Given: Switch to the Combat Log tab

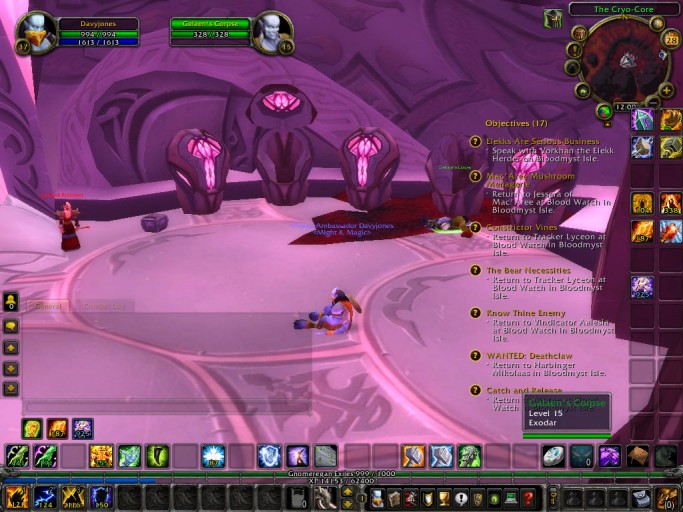Looking at the screenshot, I should (103, 307).
